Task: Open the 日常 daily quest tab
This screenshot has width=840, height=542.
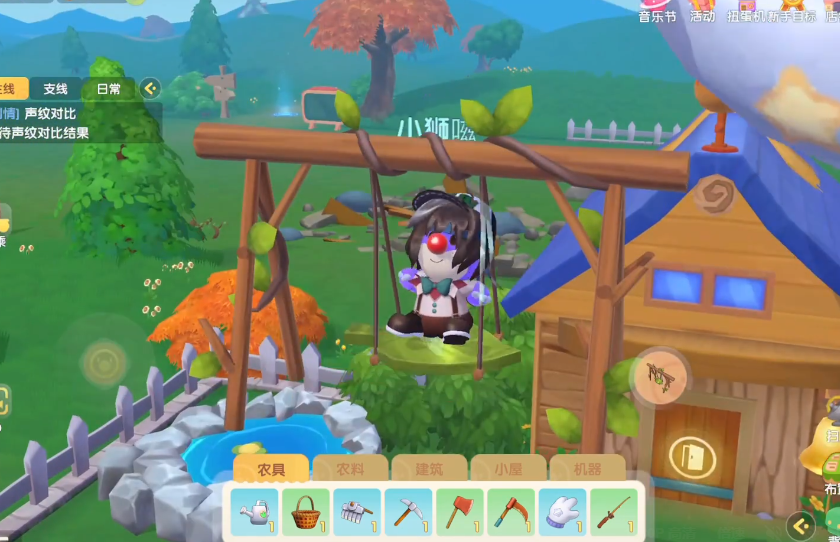Action: pos(108,89)
